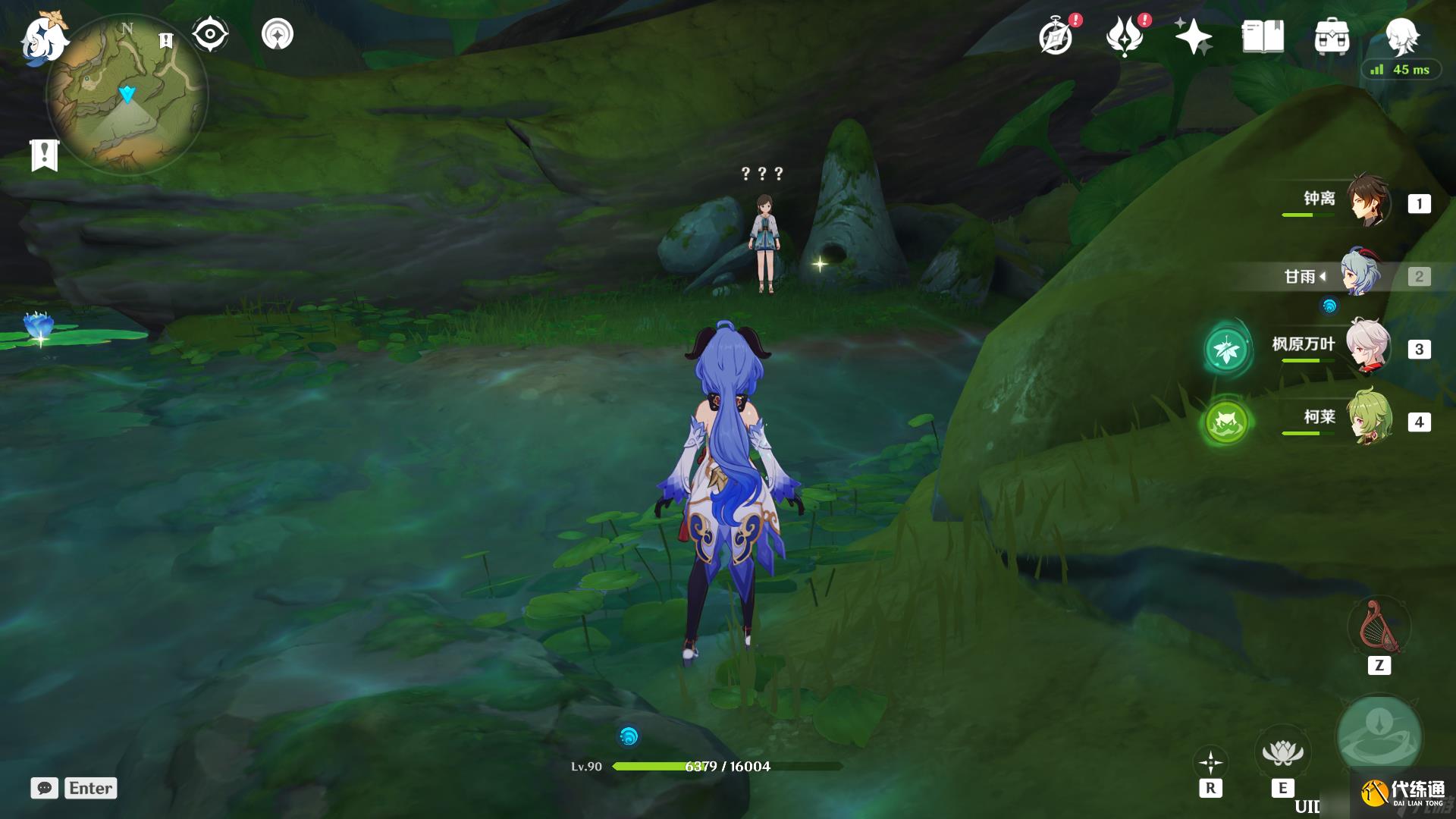1456x819 pixels.
Task: Open the Battle Pass icon
Action: coord(1125,37)
